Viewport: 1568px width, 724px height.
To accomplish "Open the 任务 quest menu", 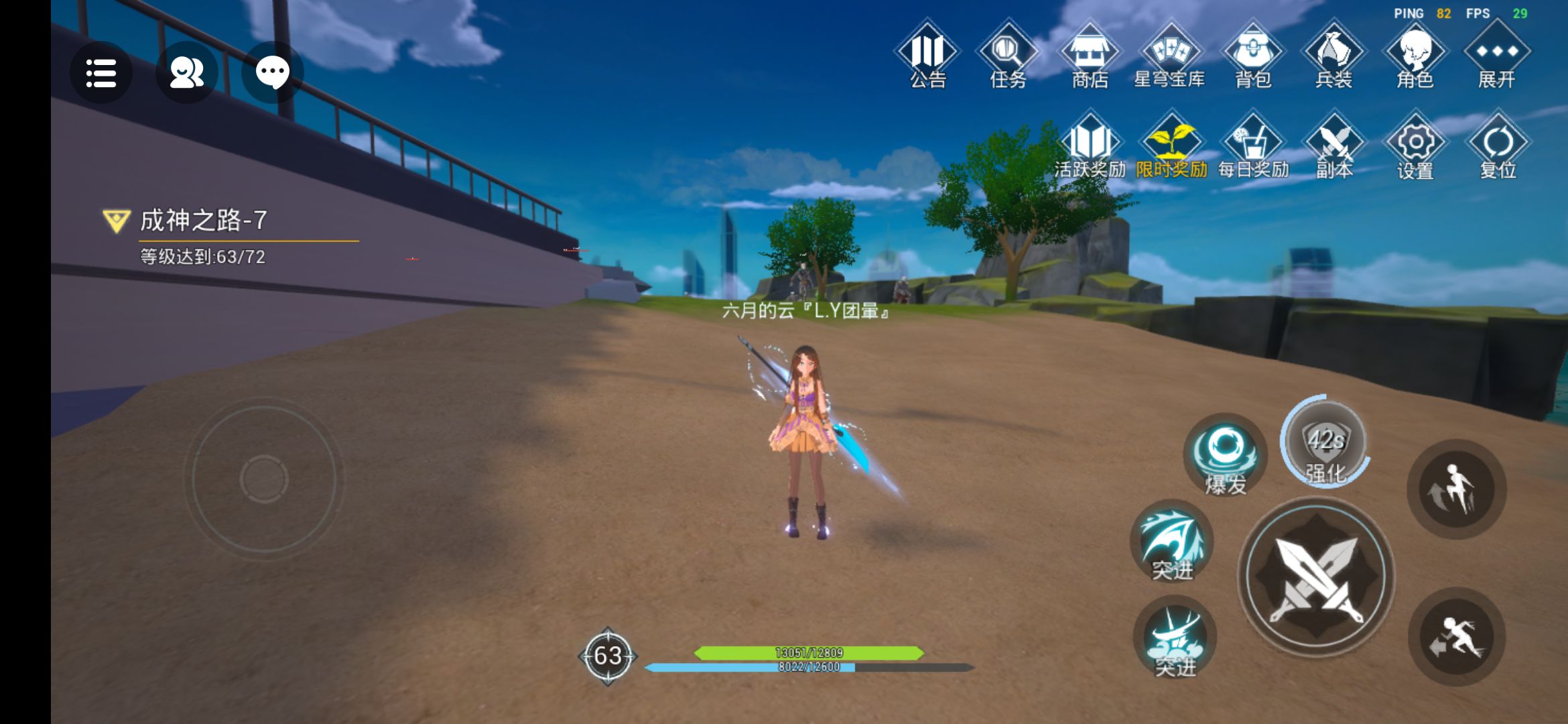I will (1008, 56).
